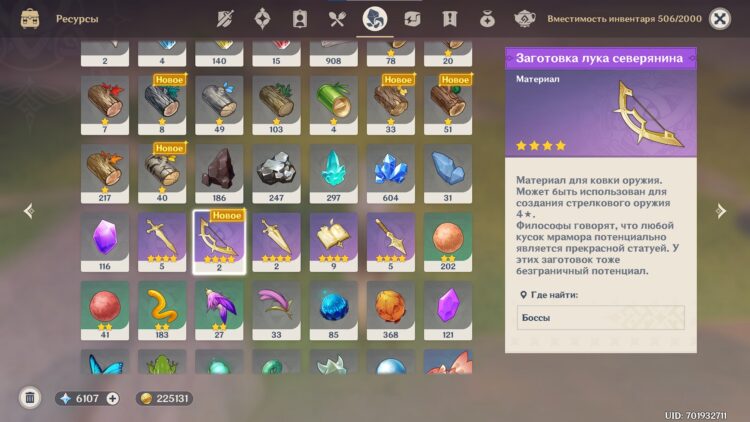750x422 pixels.
Task: Open the quest items tab with exclamation mark
Action: [x=449, y=18]
